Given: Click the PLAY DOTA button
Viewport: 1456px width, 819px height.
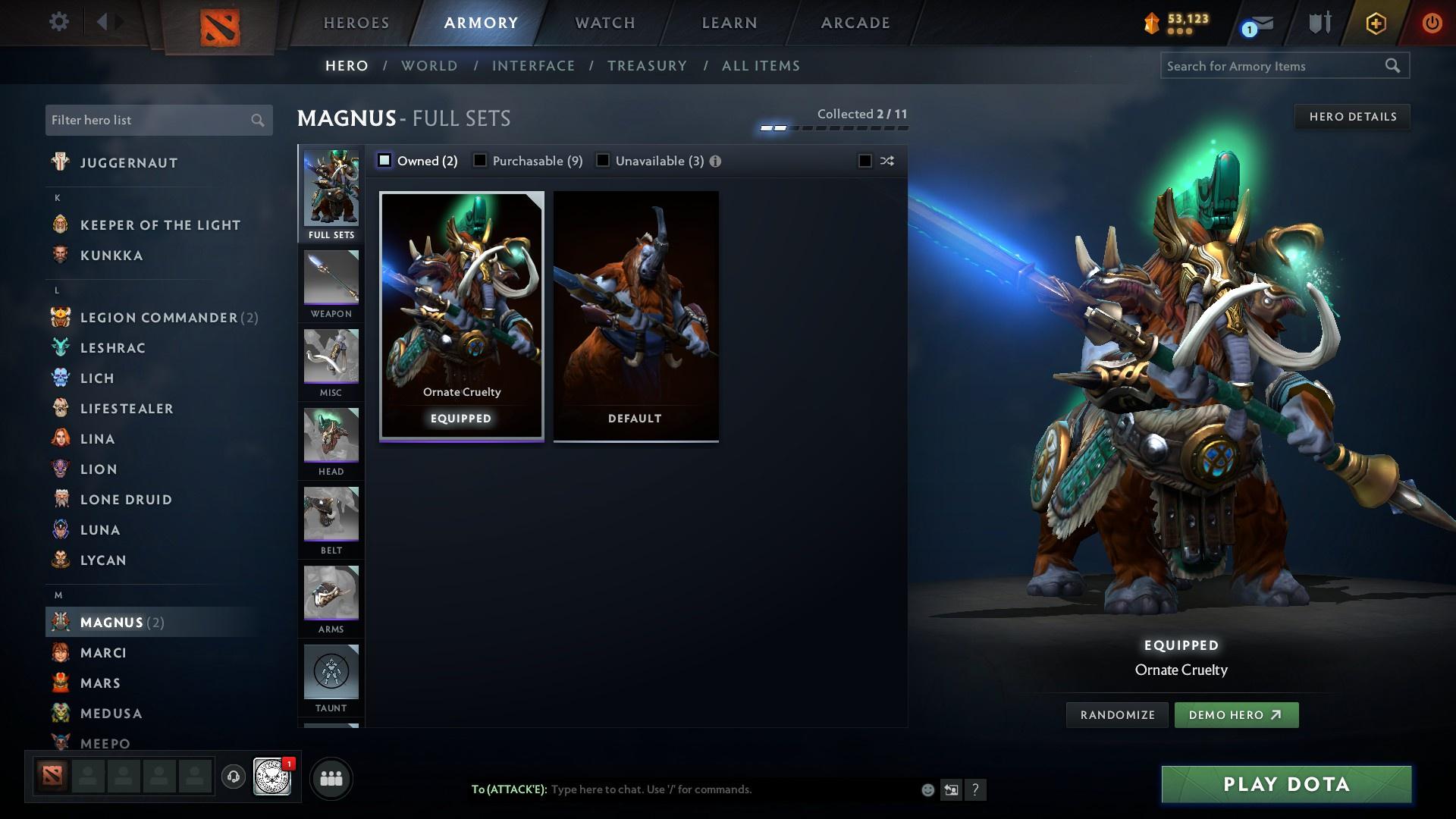Looking at the screenshot, I should click(1286, 784).
